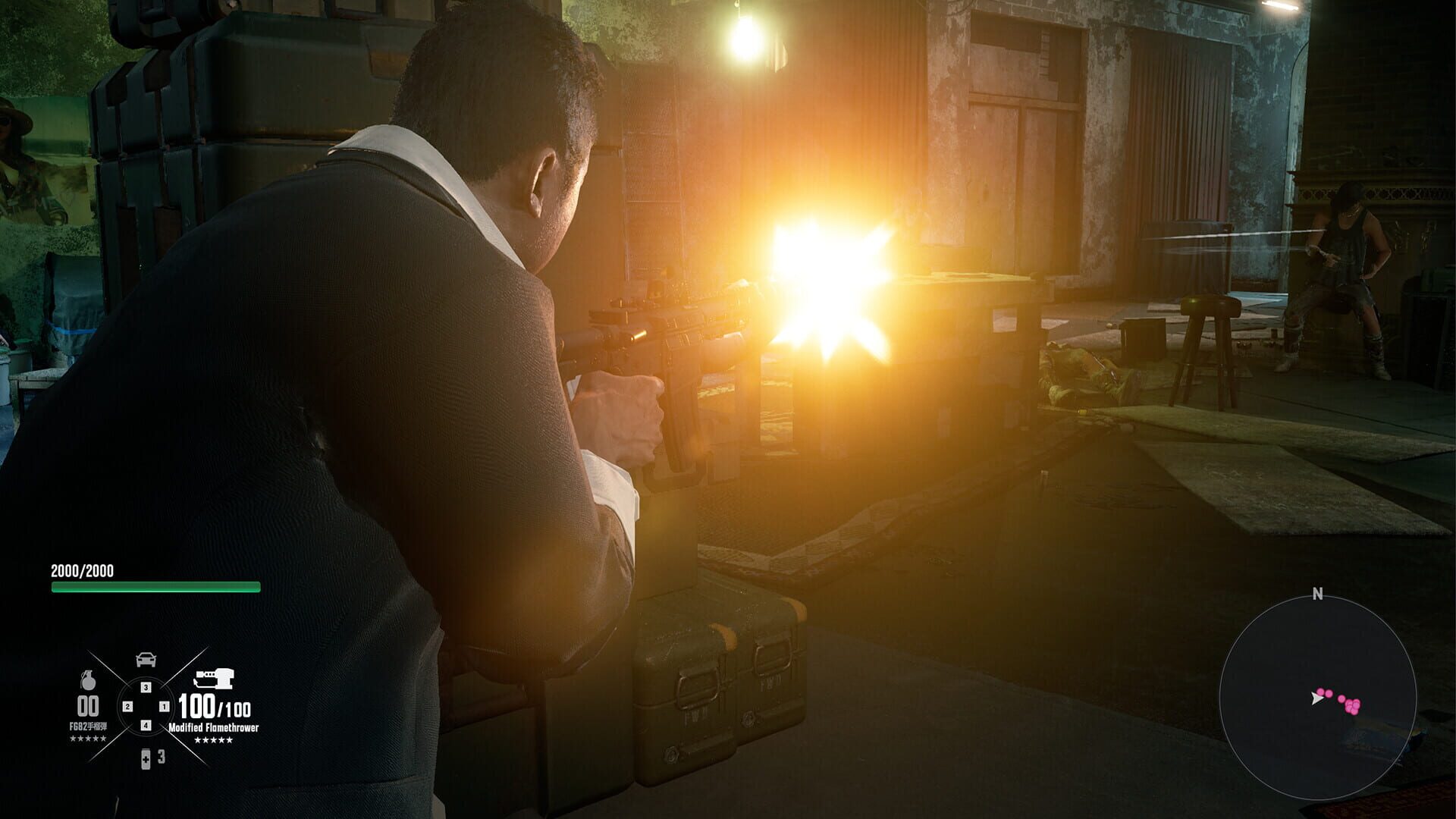Image resolution: width=1456 pixels, height=819 pixels.
Task: Select the Modified Flamethrower weapon icon
Action: (215, 679)
